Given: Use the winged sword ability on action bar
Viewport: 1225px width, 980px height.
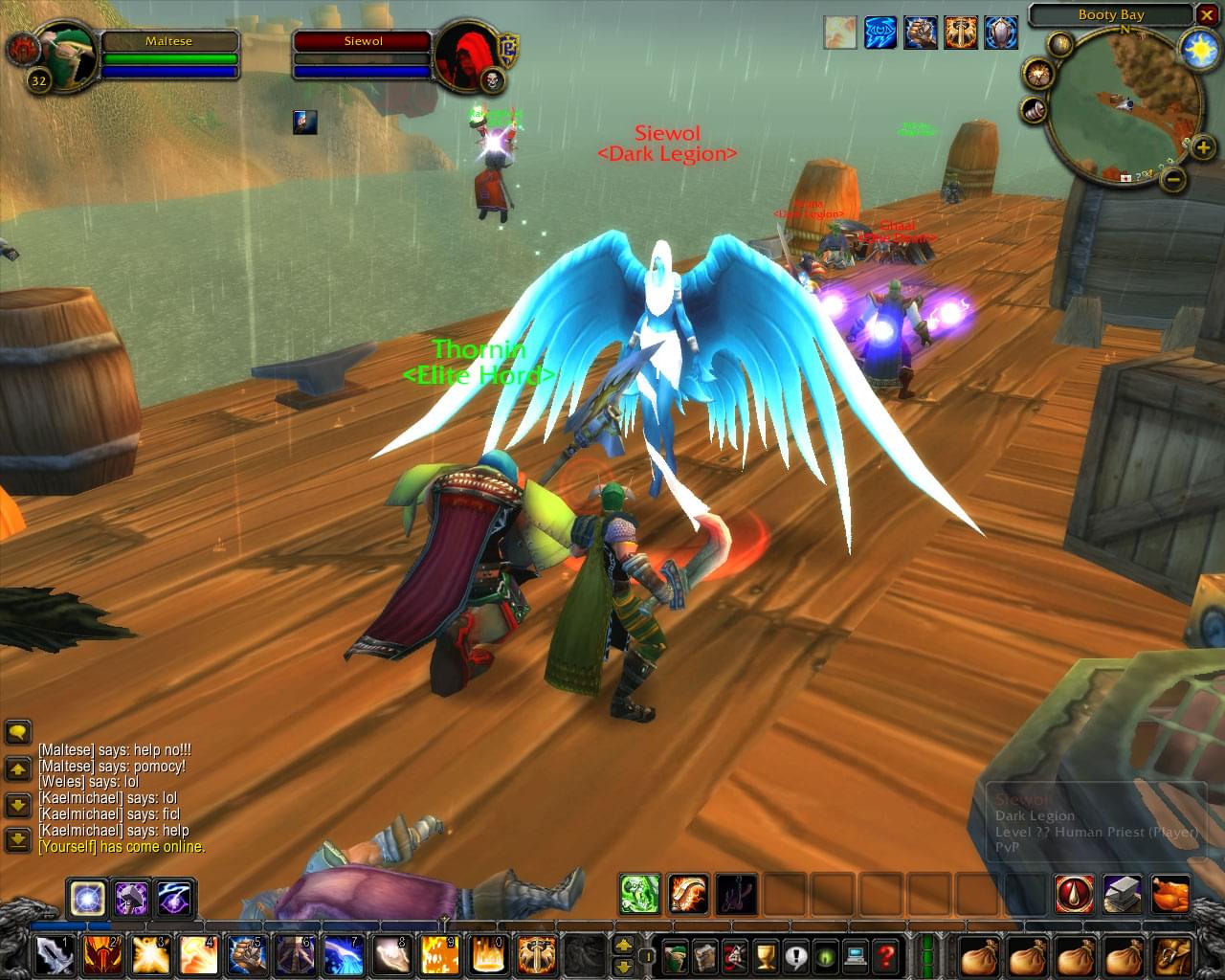Looking at the screenshot, I should tap(536, 955).
